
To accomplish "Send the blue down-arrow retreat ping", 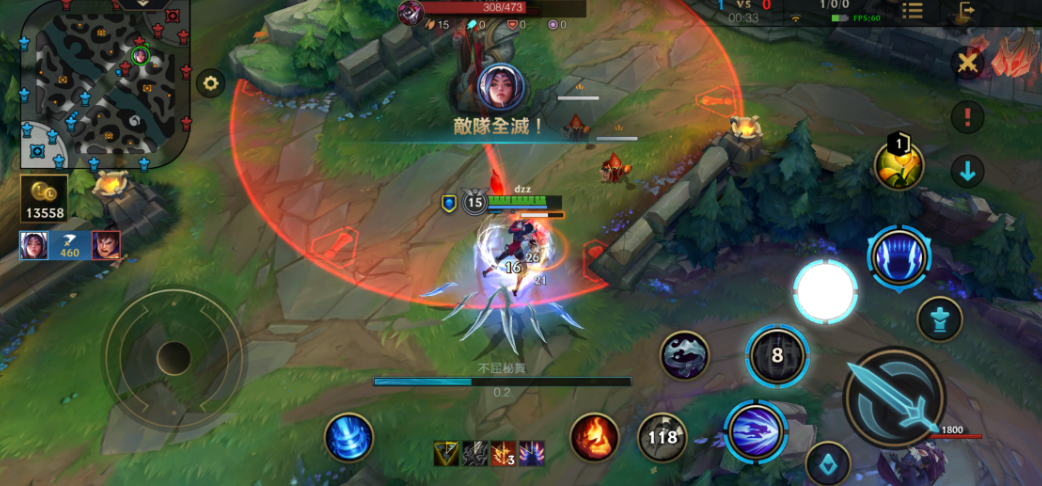I will click(967, 171).
